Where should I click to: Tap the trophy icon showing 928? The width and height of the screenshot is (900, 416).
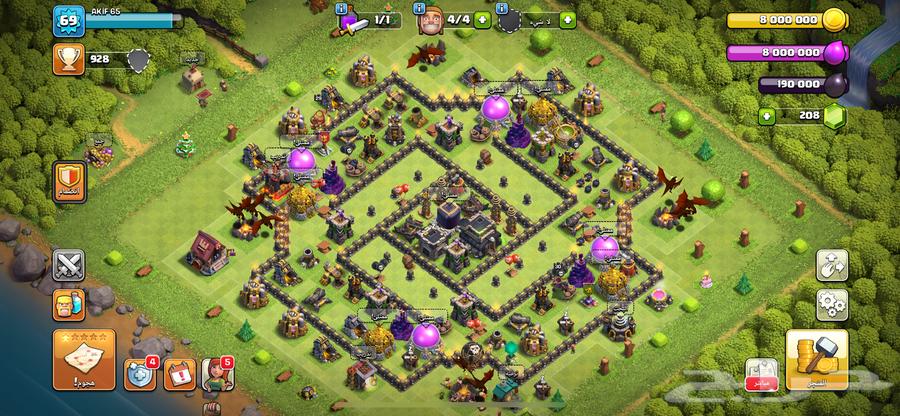point(69,60)
